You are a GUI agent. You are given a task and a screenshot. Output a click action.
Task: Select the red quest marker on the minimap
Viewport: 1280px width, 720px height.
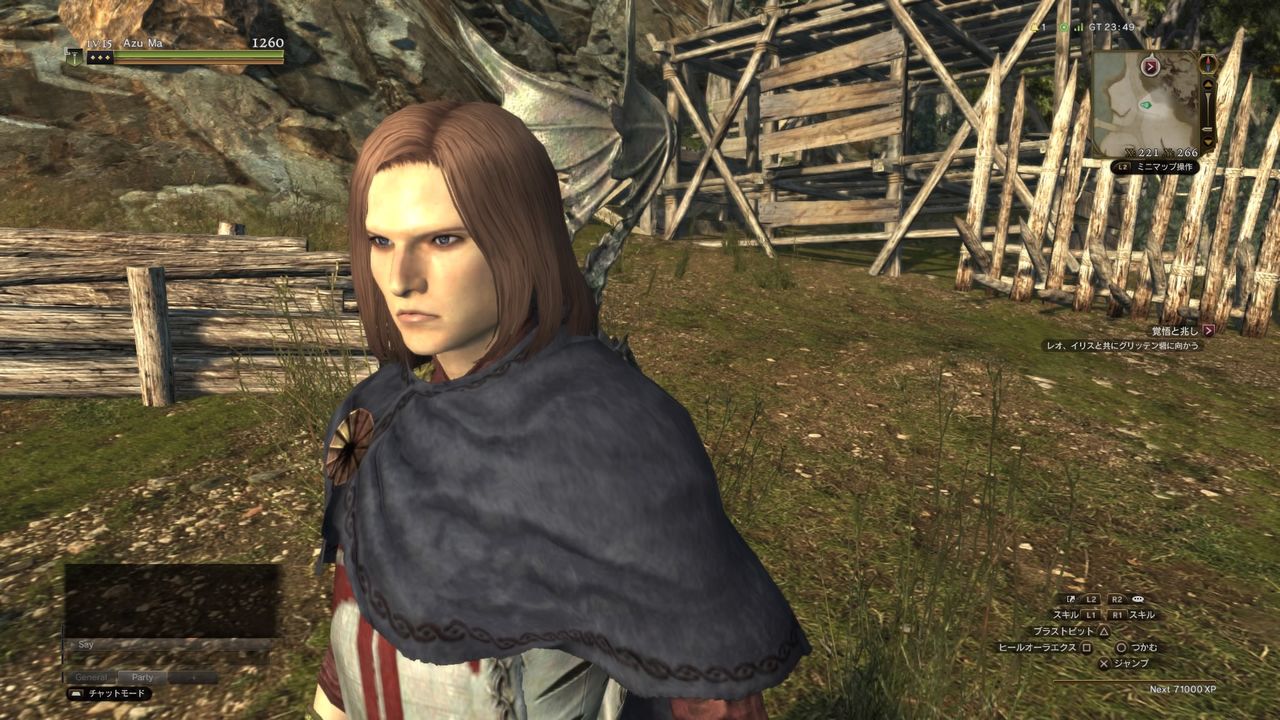pyautogui.click(x=1150, y=66)
